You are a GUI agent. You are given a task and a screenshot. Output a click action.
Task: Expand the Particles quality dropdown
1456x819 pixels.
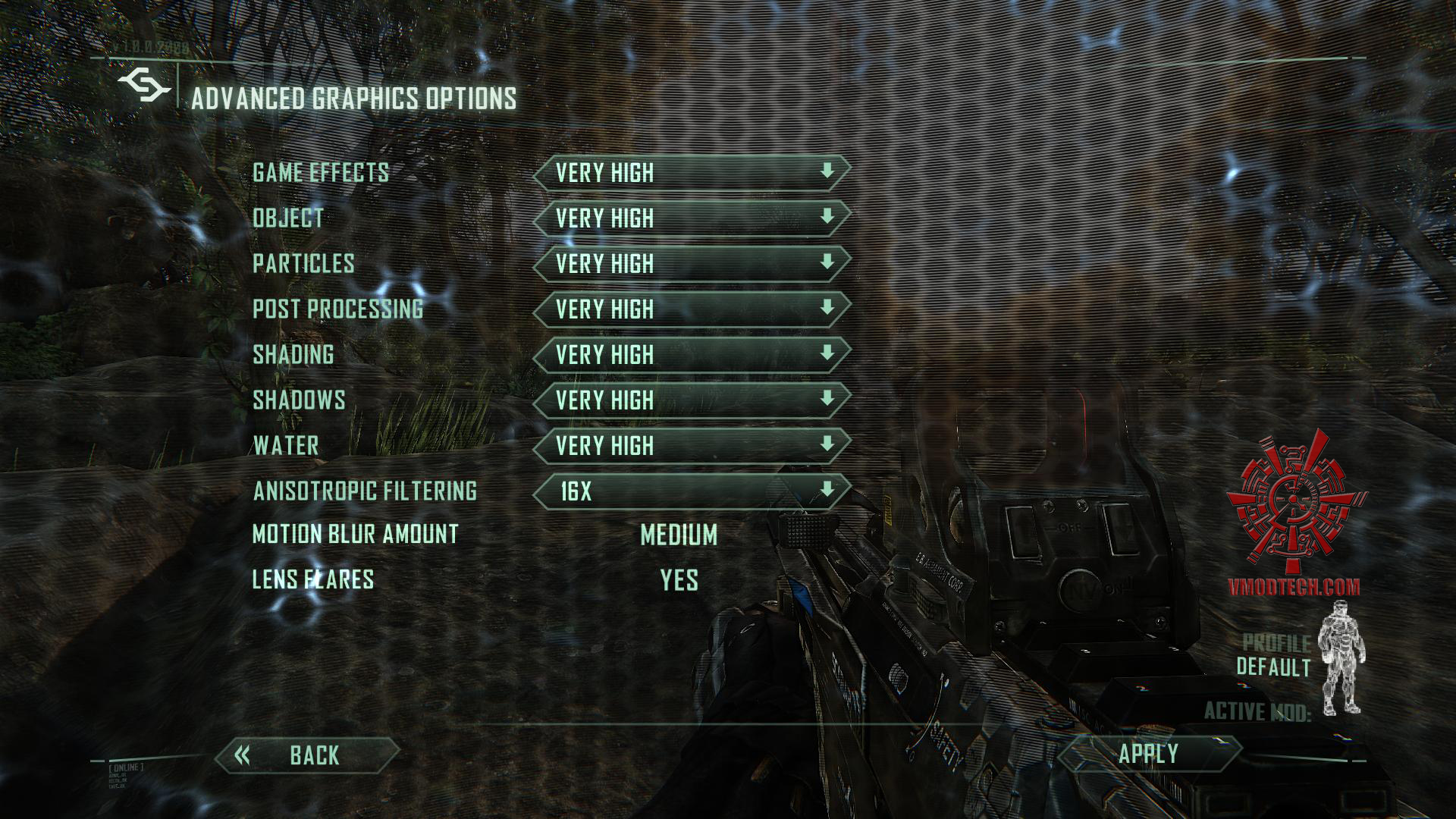click(691, 263)
